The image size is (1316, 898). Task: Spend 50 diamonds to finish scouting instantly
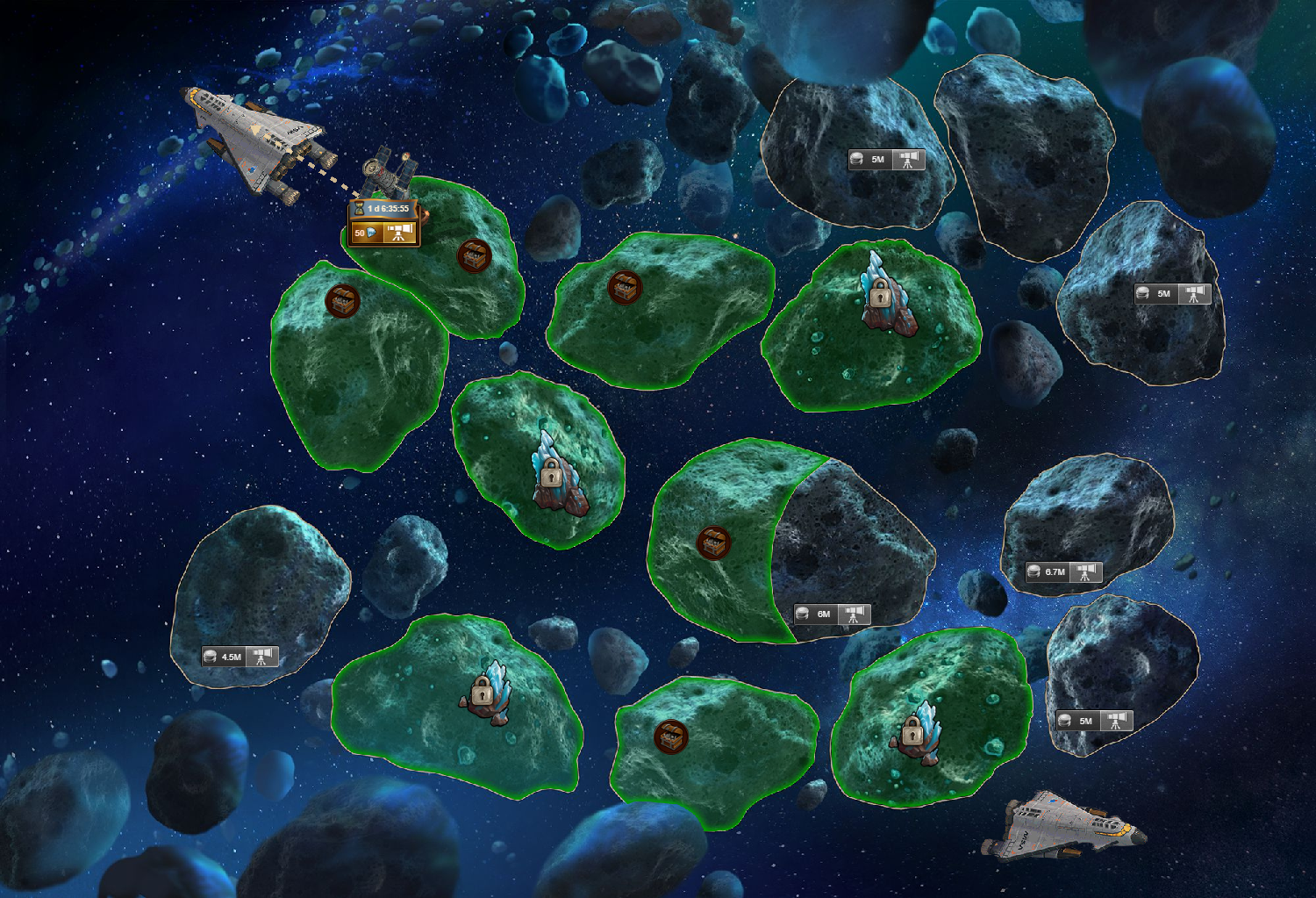tap(368, 233)
